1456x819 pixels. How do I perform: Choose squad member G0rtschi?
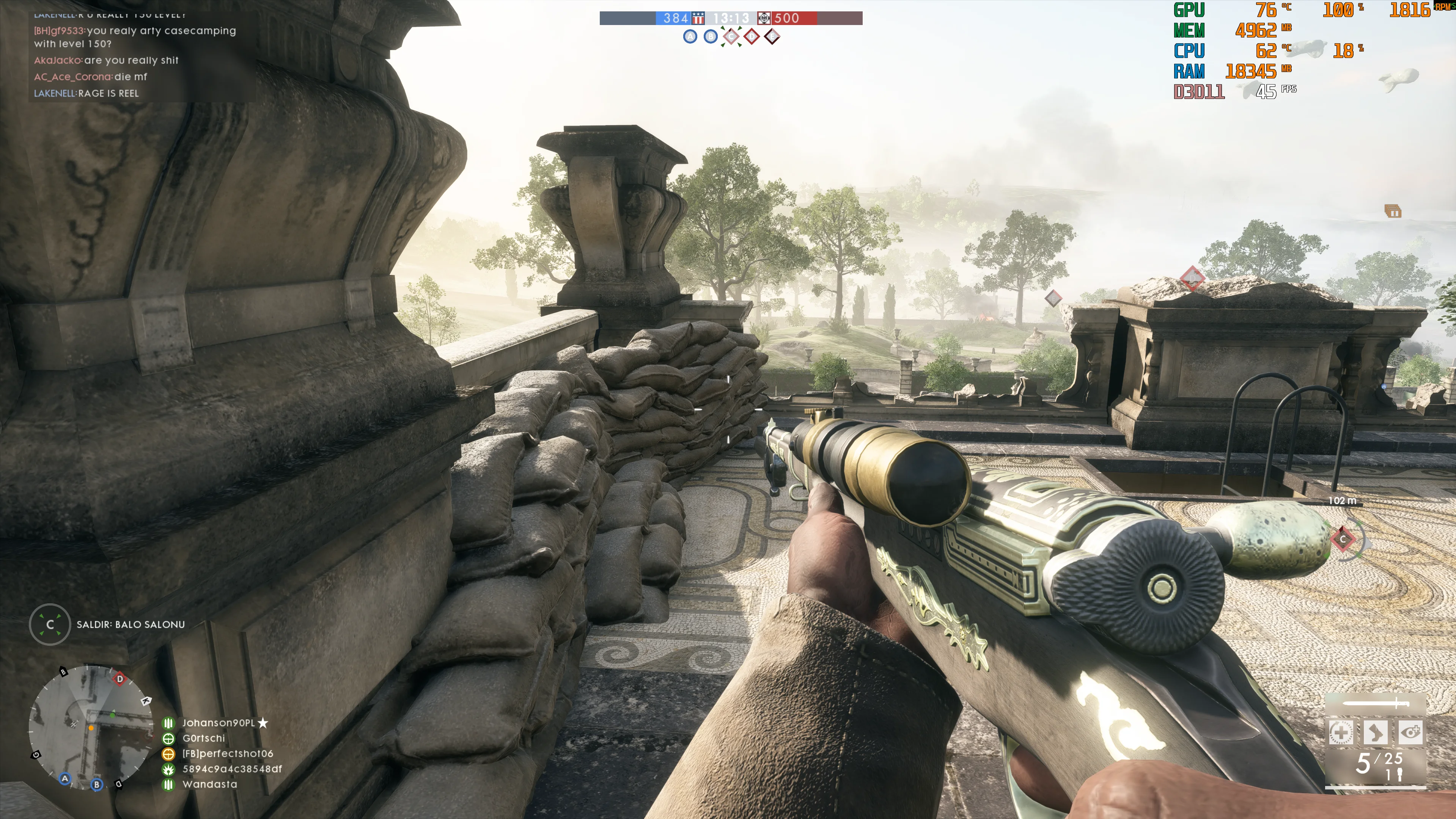(203, 738)
